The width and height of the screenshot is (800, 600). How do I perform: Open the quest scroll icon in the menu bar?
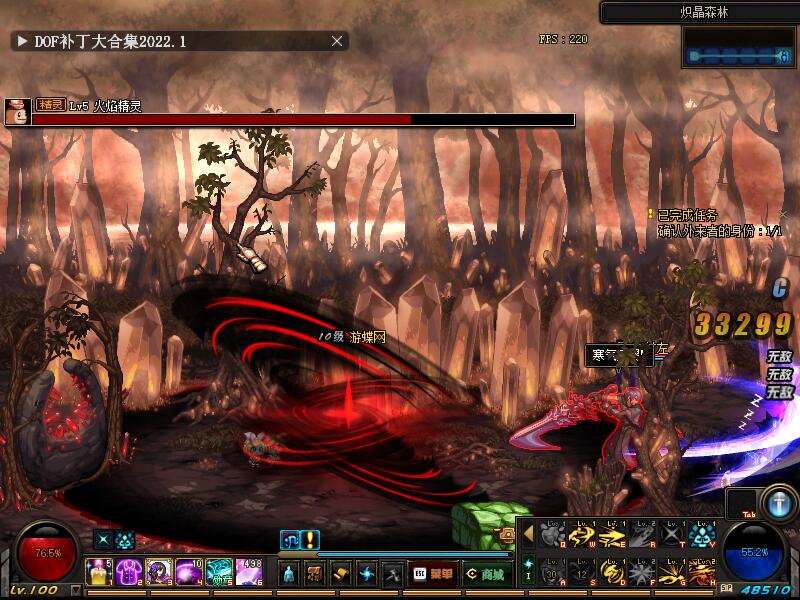click(x=341, y=574)
